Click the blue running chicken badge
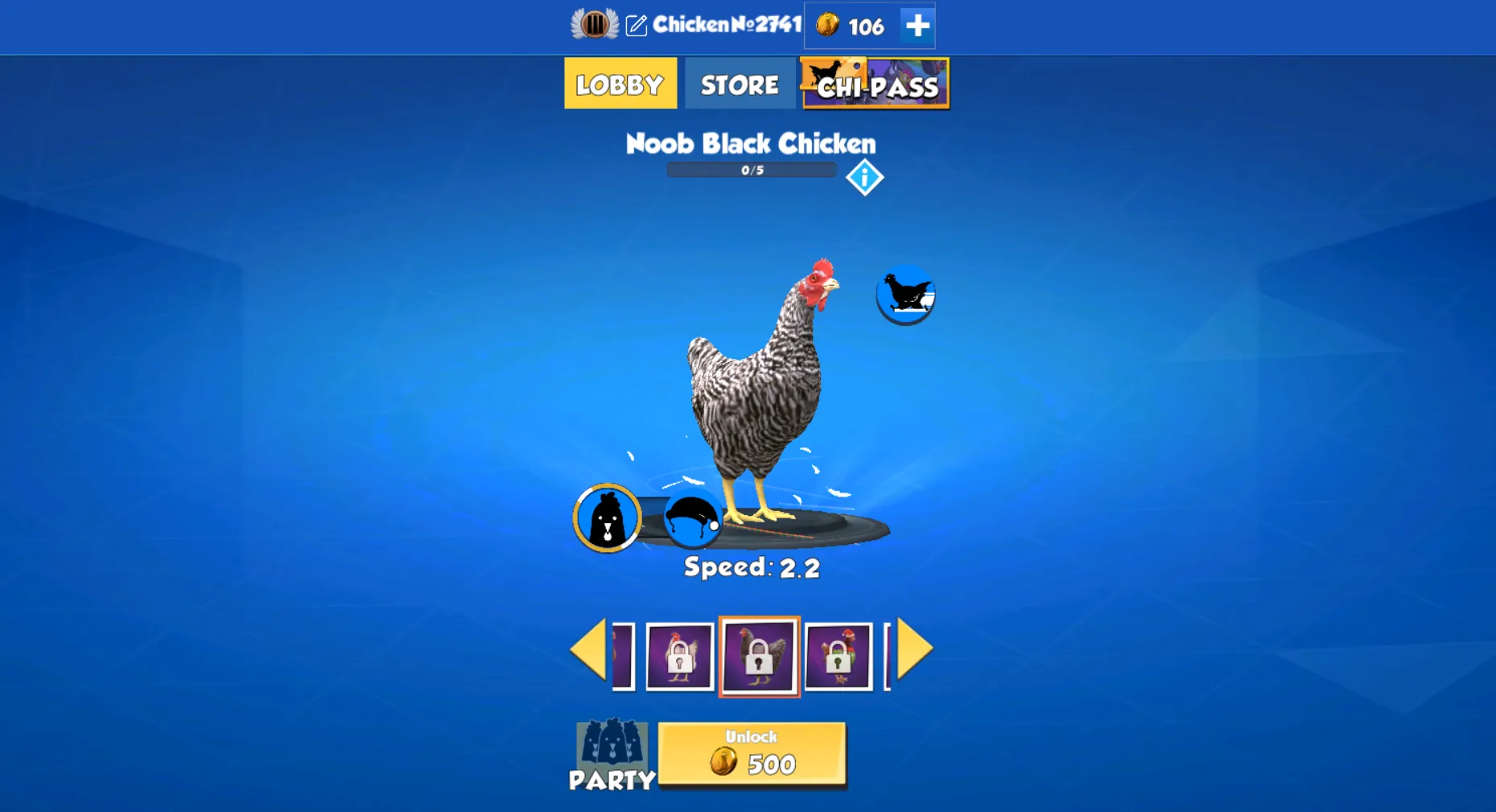The width and height of the screenshot is (1496, 812). point(906,296)
